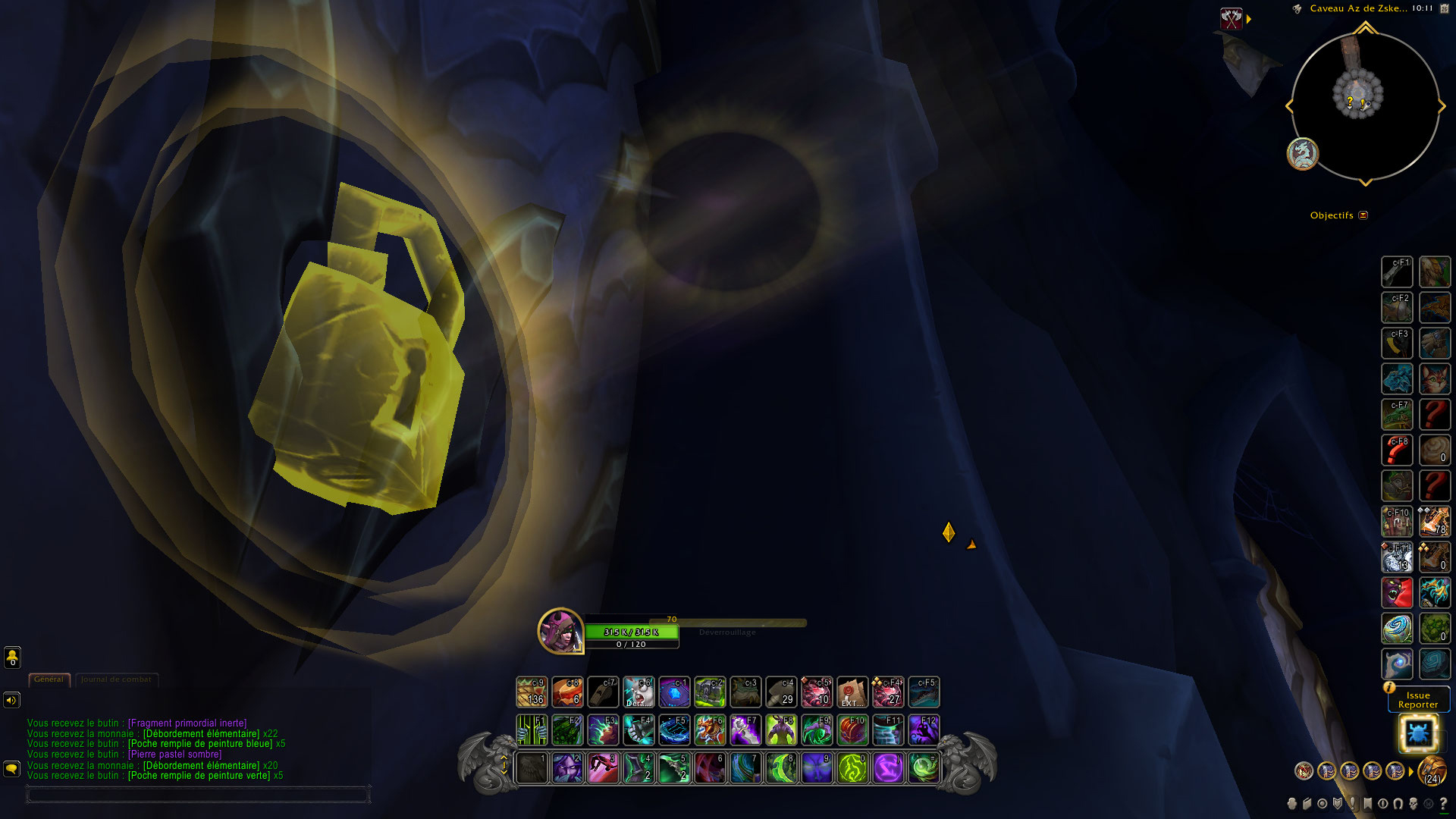Viewport: 1456px width, 819px height.
Task: Cast the green prison bars ability F1
Action: pos(532,730)
